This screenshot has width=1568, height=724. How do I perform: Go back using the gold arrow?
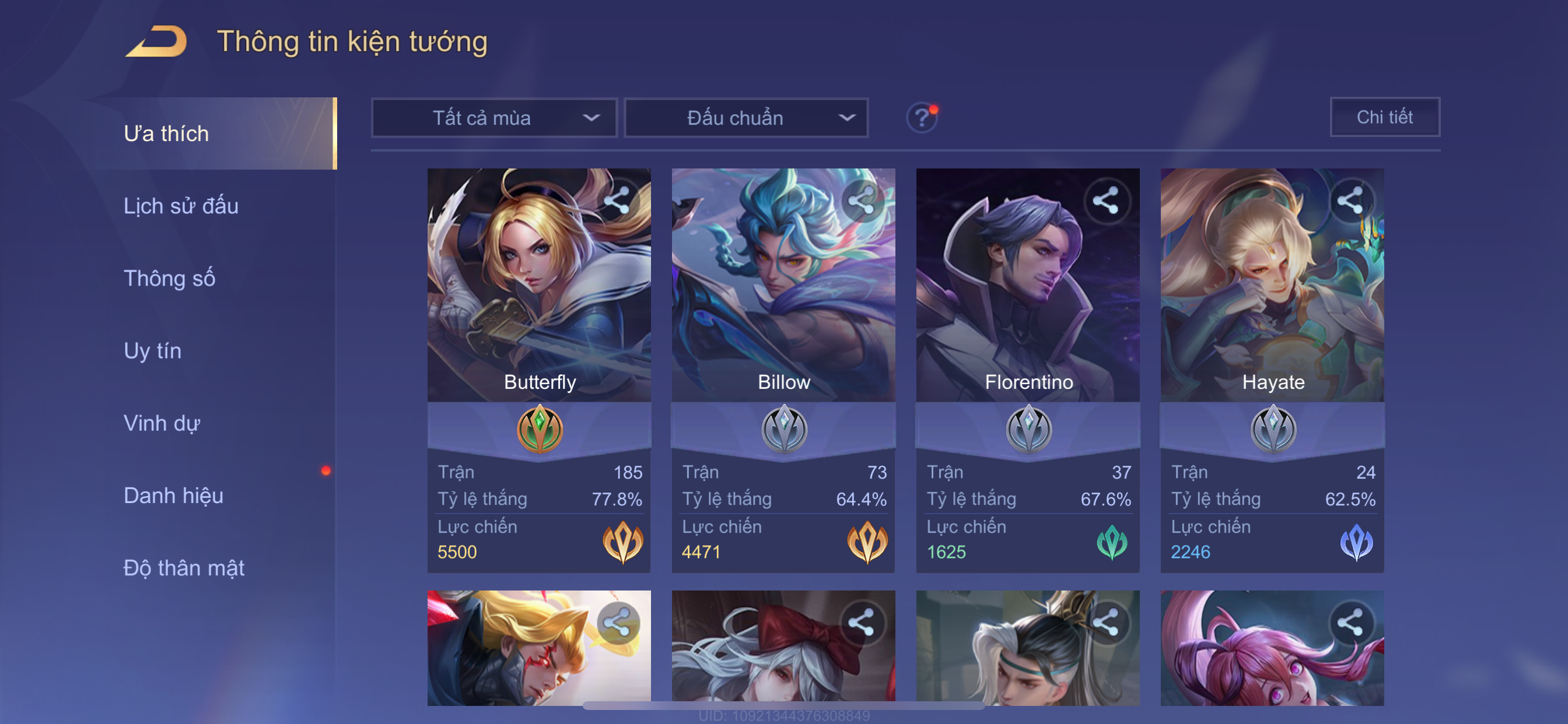click(x=157, y=41)
